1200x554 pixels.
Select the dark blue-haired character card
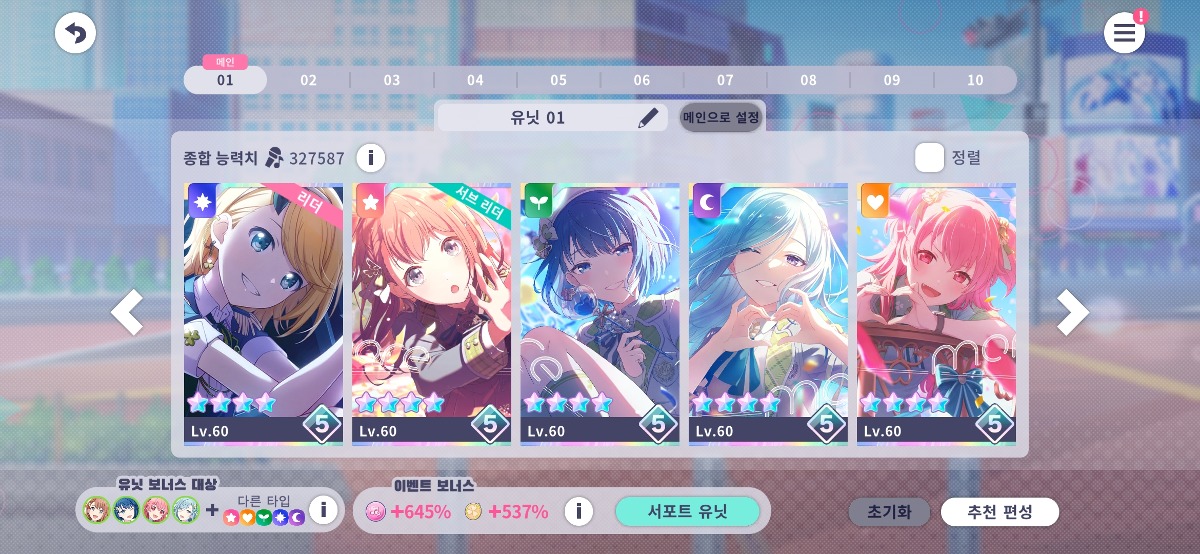pos(600,313)
